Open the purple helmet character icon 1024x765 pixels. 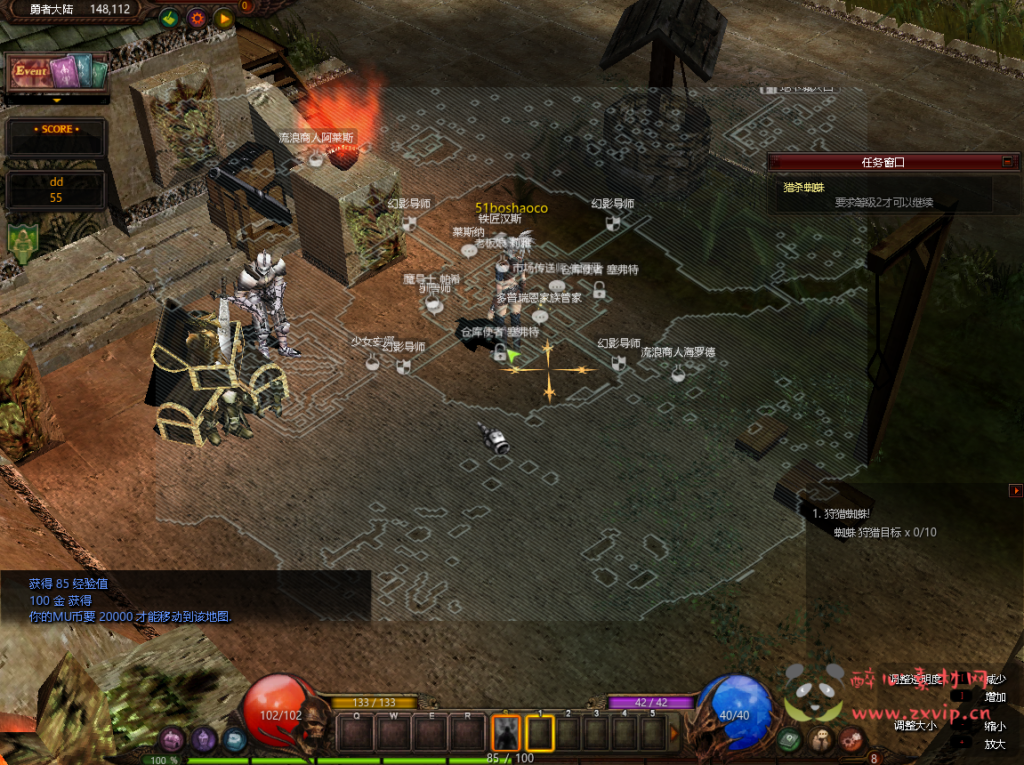point(204,740)
